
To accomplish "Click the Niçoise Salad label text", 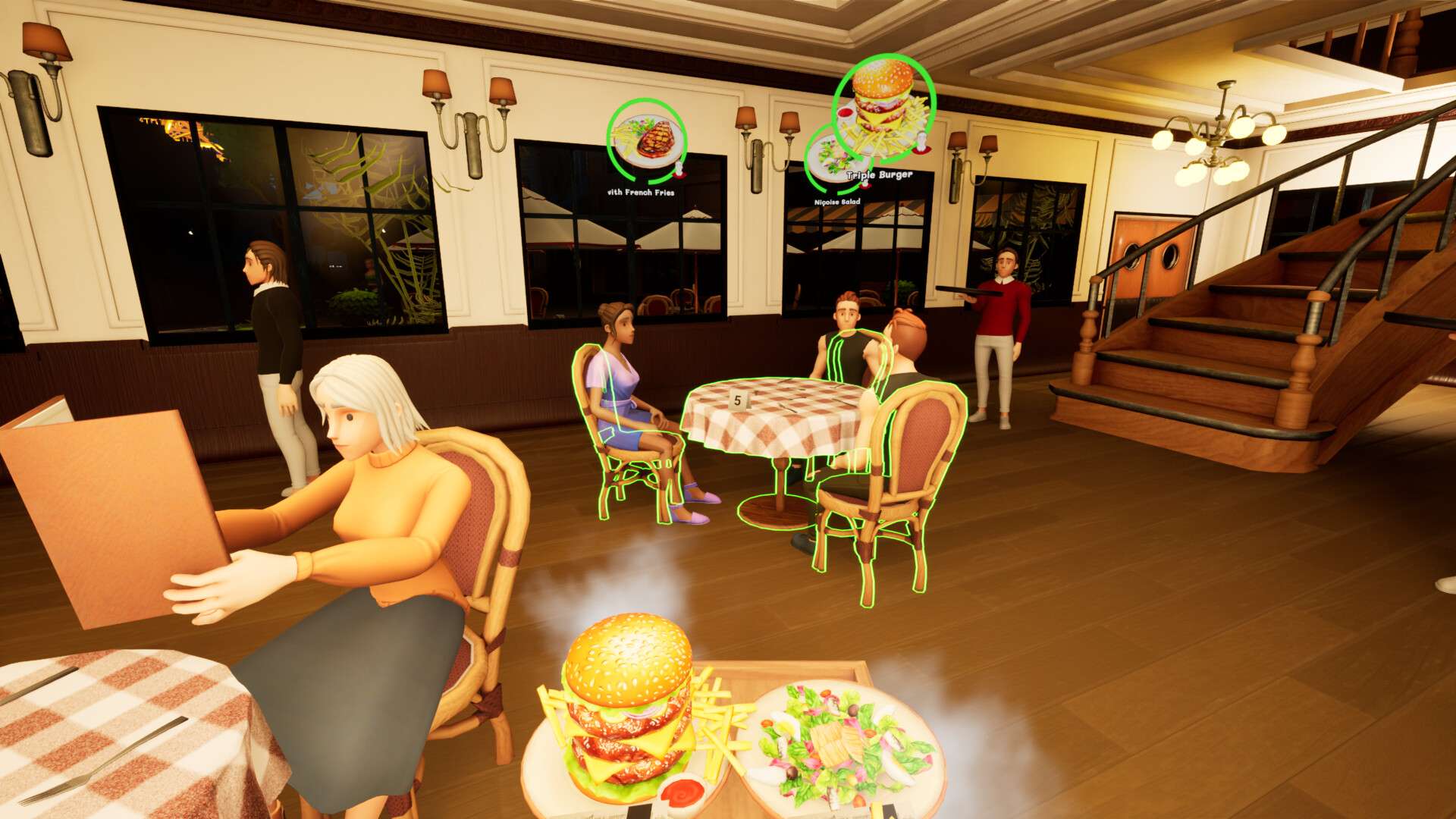I will click(x=836, y=202).
